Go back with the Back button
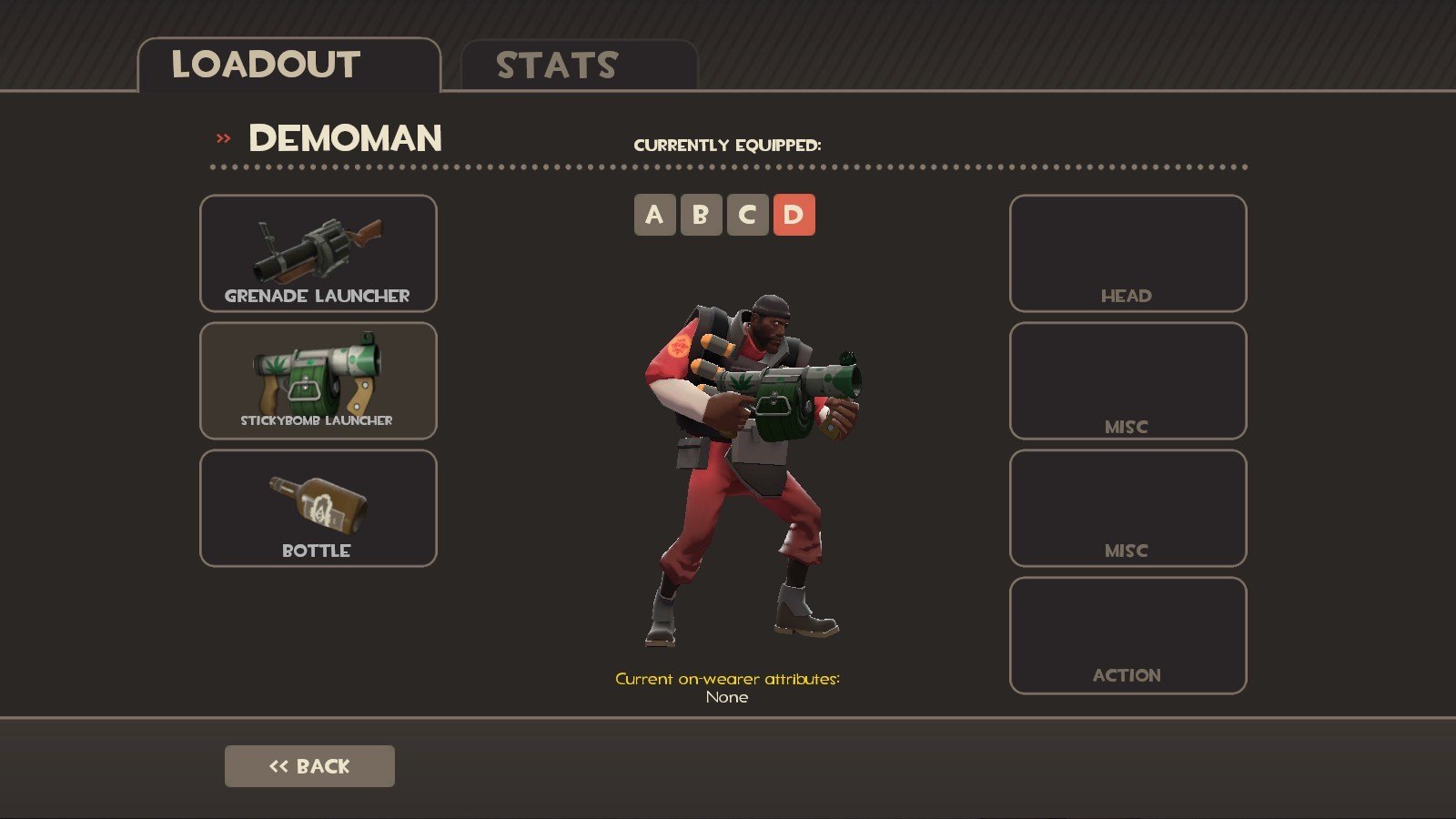This screenshot has height=819, width=1456. [x=309, y=766]
